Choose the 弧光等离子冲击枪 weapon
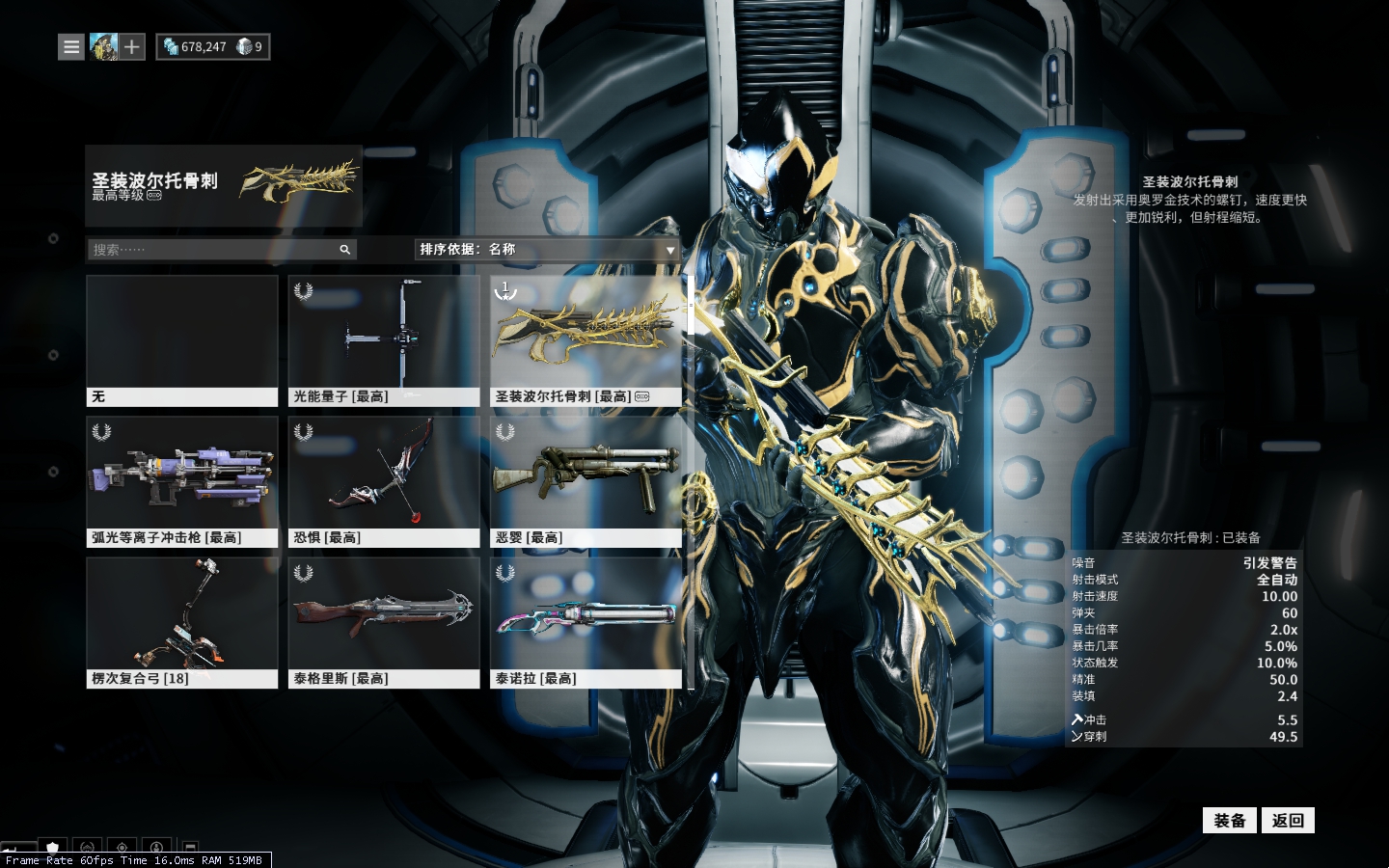1389x868 pixels. point(182,481)
